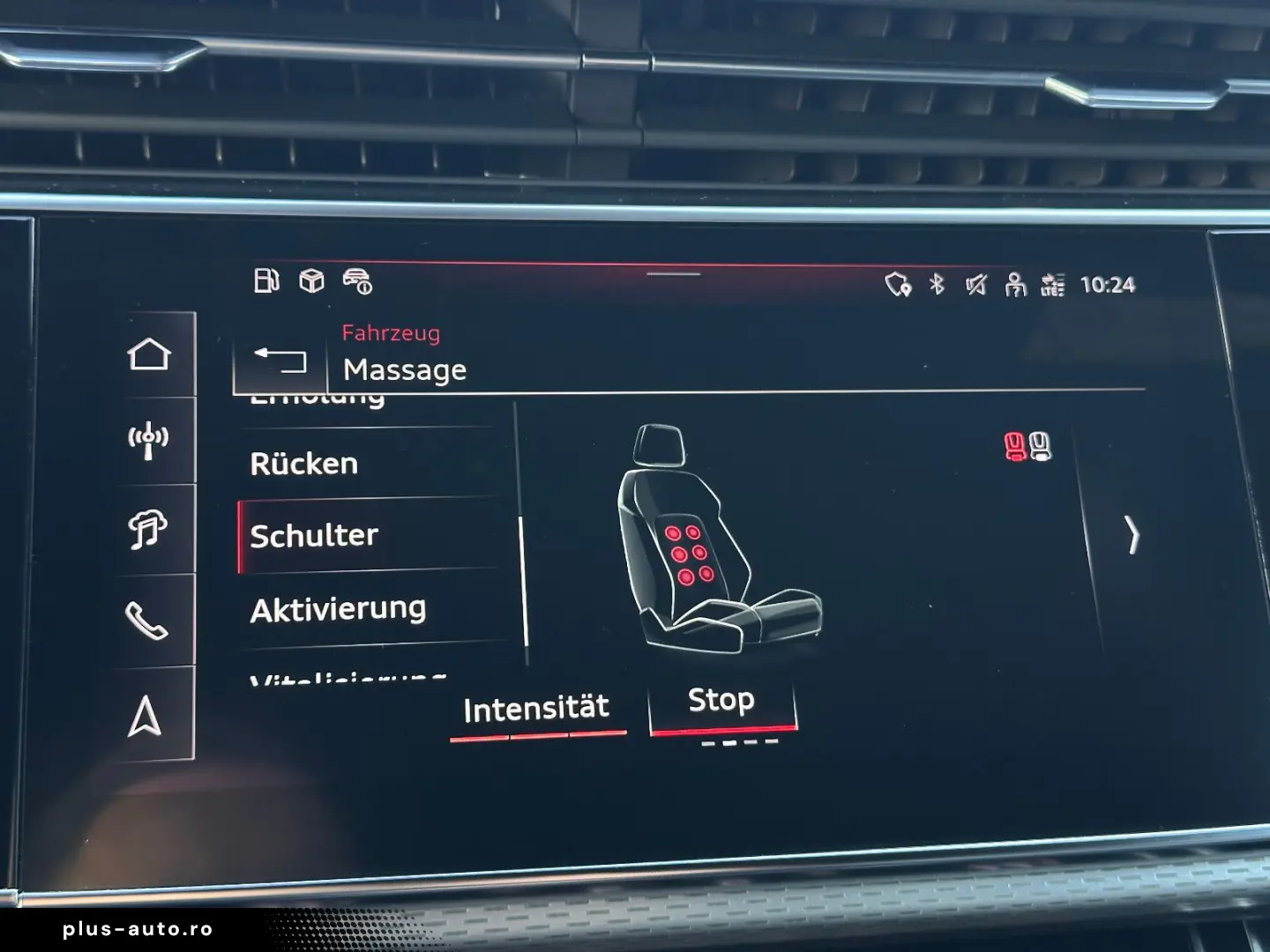Open the Home screen from the sidebar
The width and height of the screenshot is (1270, 952).
(x=150, y=354)
